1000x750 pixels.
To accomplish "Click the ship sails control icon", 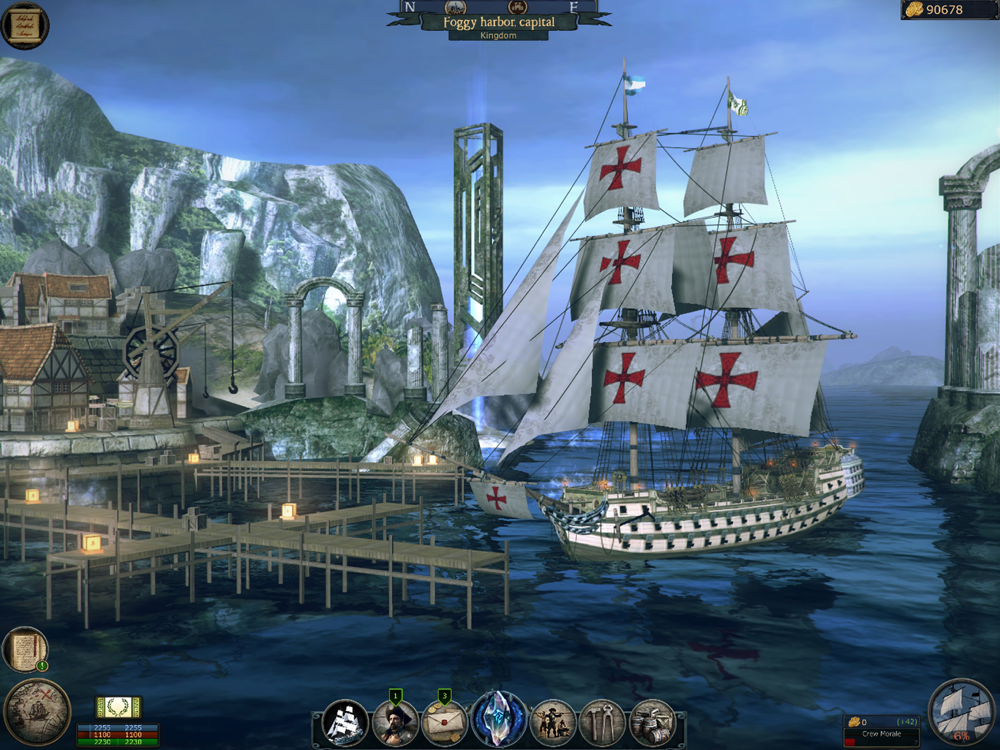I will [x=962, y=711].
